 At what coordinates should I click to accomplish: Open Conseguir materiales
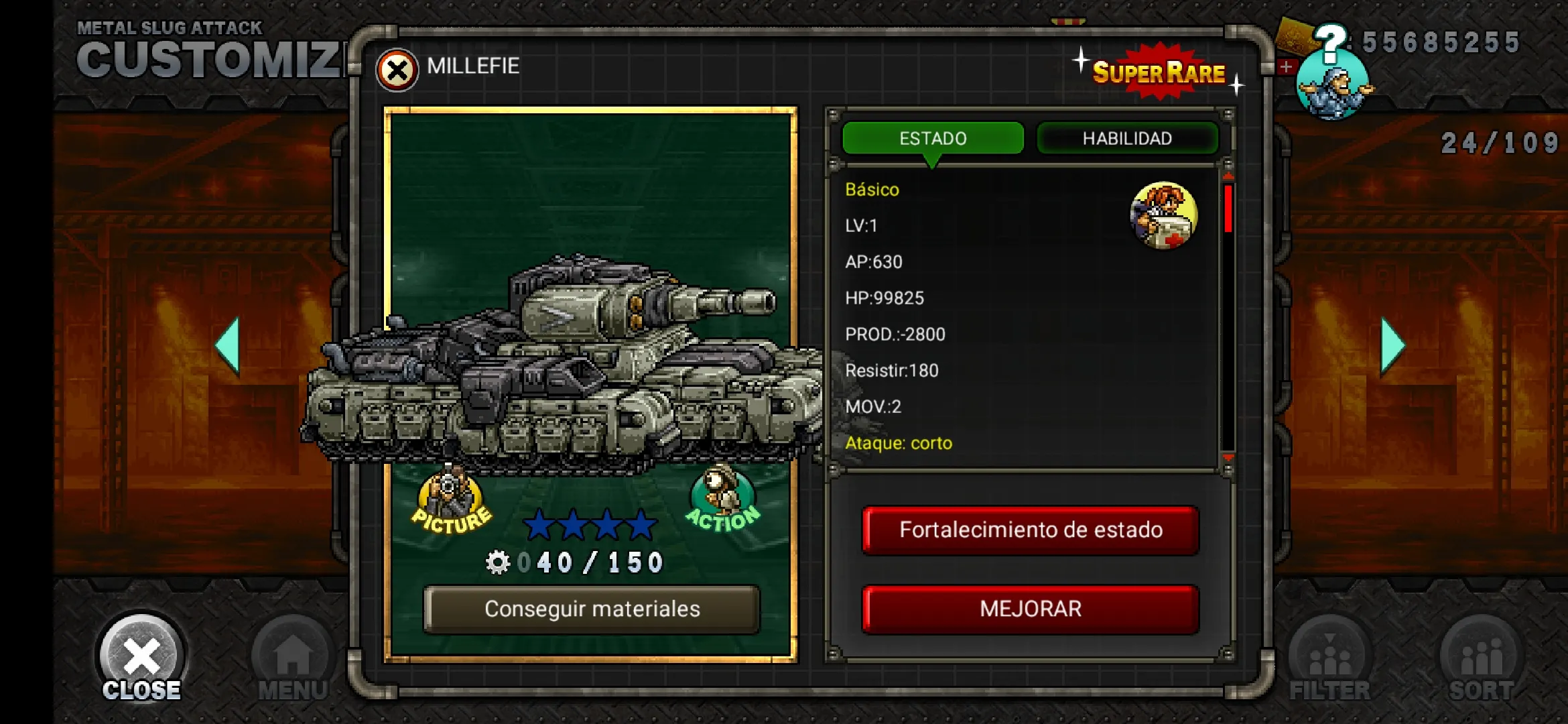(592, 609)
